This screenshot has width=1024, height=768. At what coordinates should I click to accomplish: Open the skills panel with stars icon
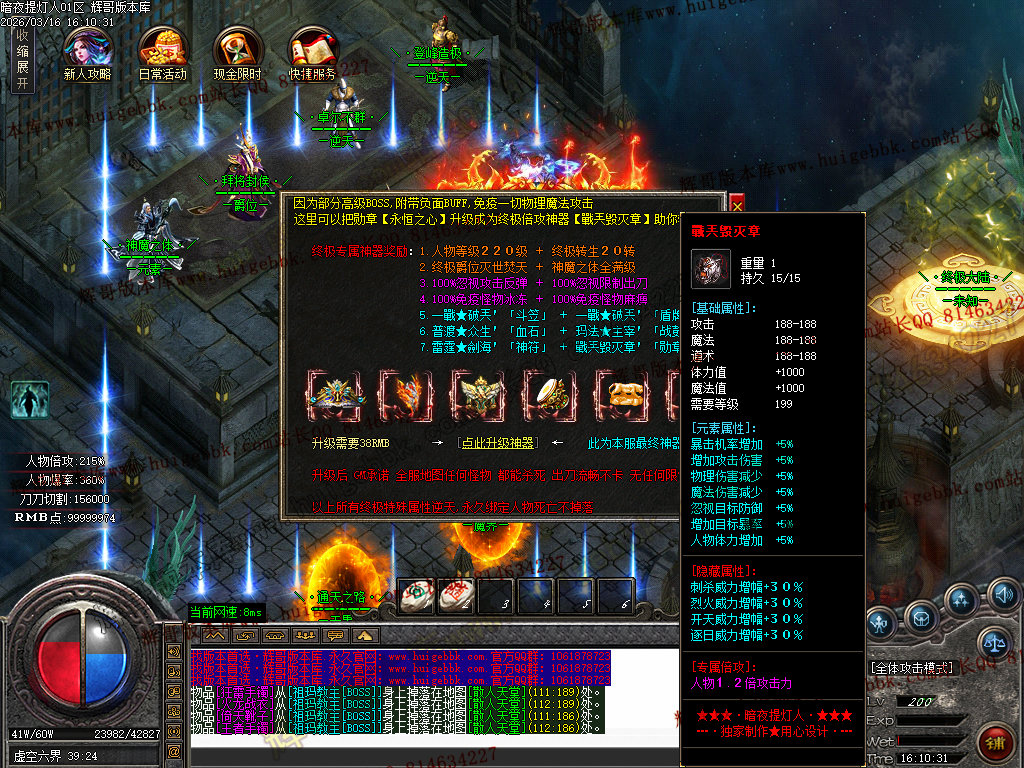coord(961,601)
